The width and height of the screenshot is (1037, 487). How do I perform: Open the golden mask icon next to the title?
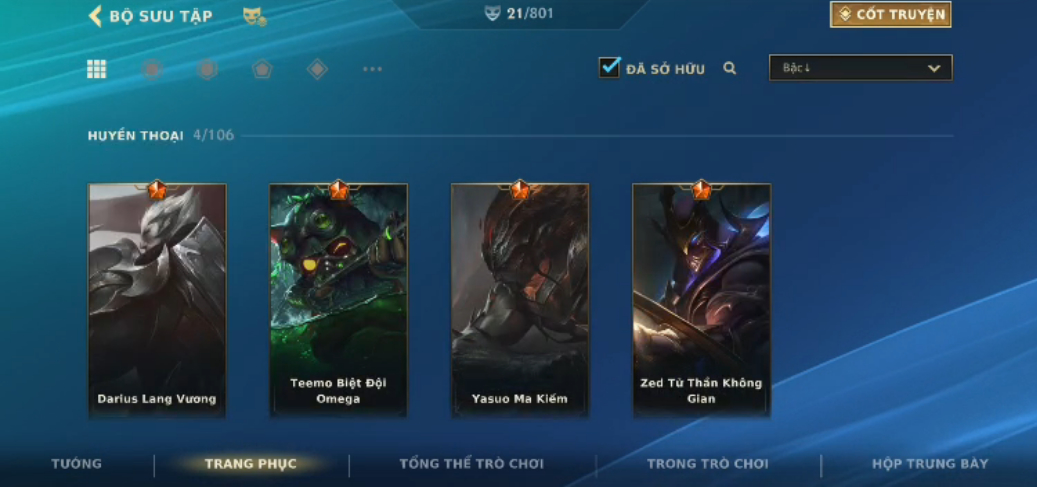[x=254, y=16]
